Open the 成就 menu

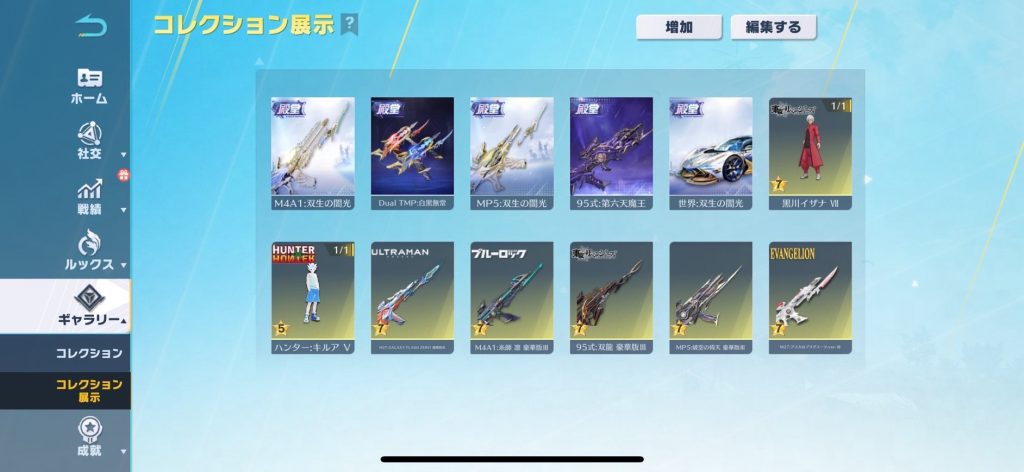point(89,438)
